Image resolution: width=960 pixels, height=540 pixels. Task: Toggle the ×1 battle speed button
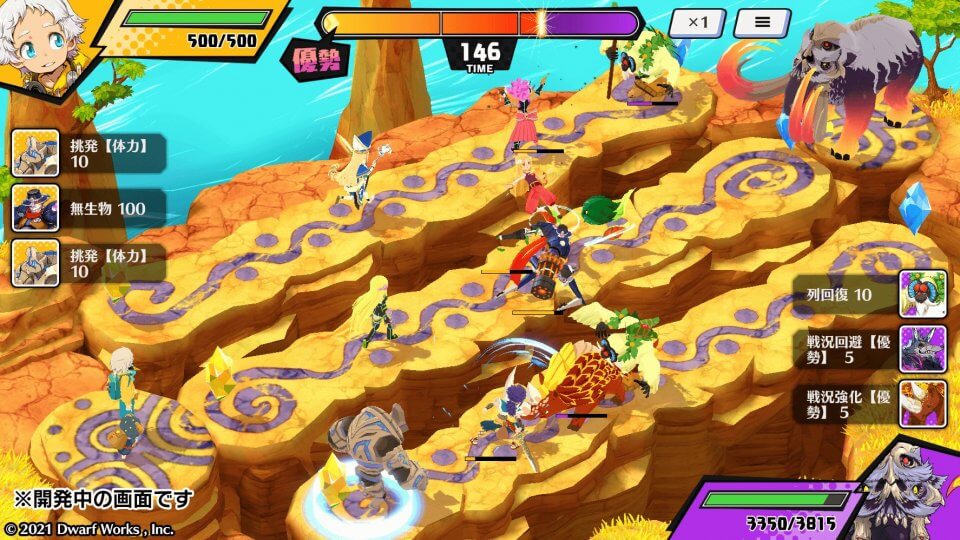tap(696, 23)
